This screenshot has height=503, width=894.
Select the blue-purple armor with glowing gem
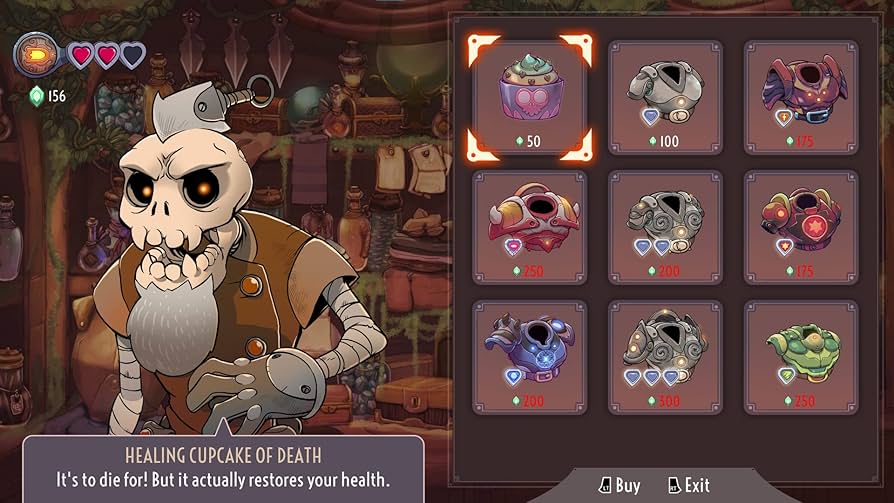point(530,357)
